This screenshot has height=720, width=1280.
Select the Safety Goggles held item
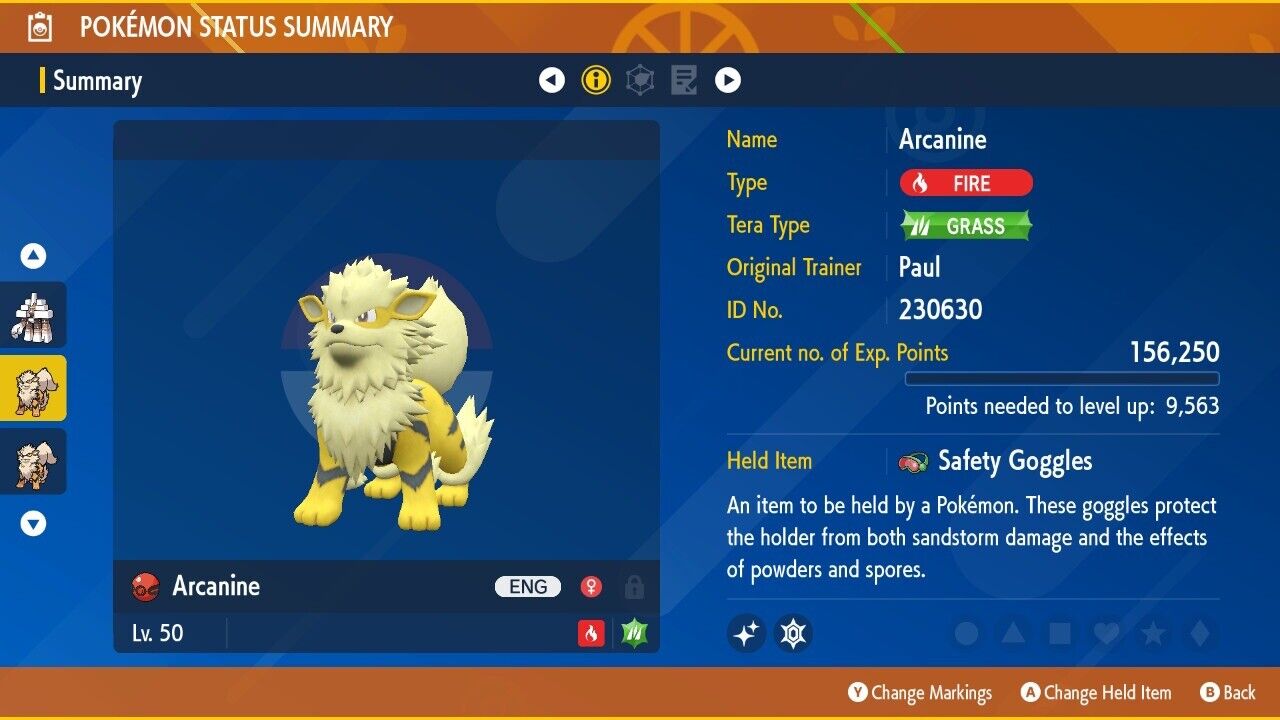(x=1014, y=461)
